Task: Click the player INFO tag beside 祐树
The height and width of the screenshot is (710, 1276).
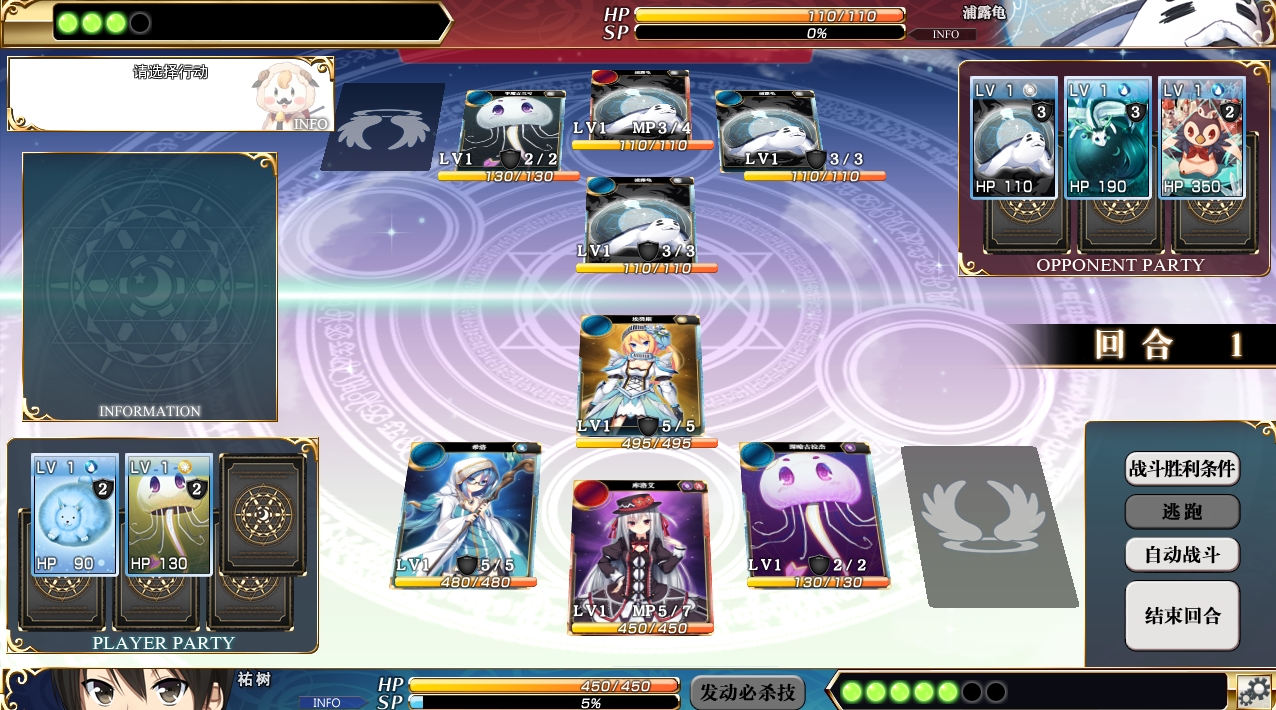Action: click(x=327, y=702)
